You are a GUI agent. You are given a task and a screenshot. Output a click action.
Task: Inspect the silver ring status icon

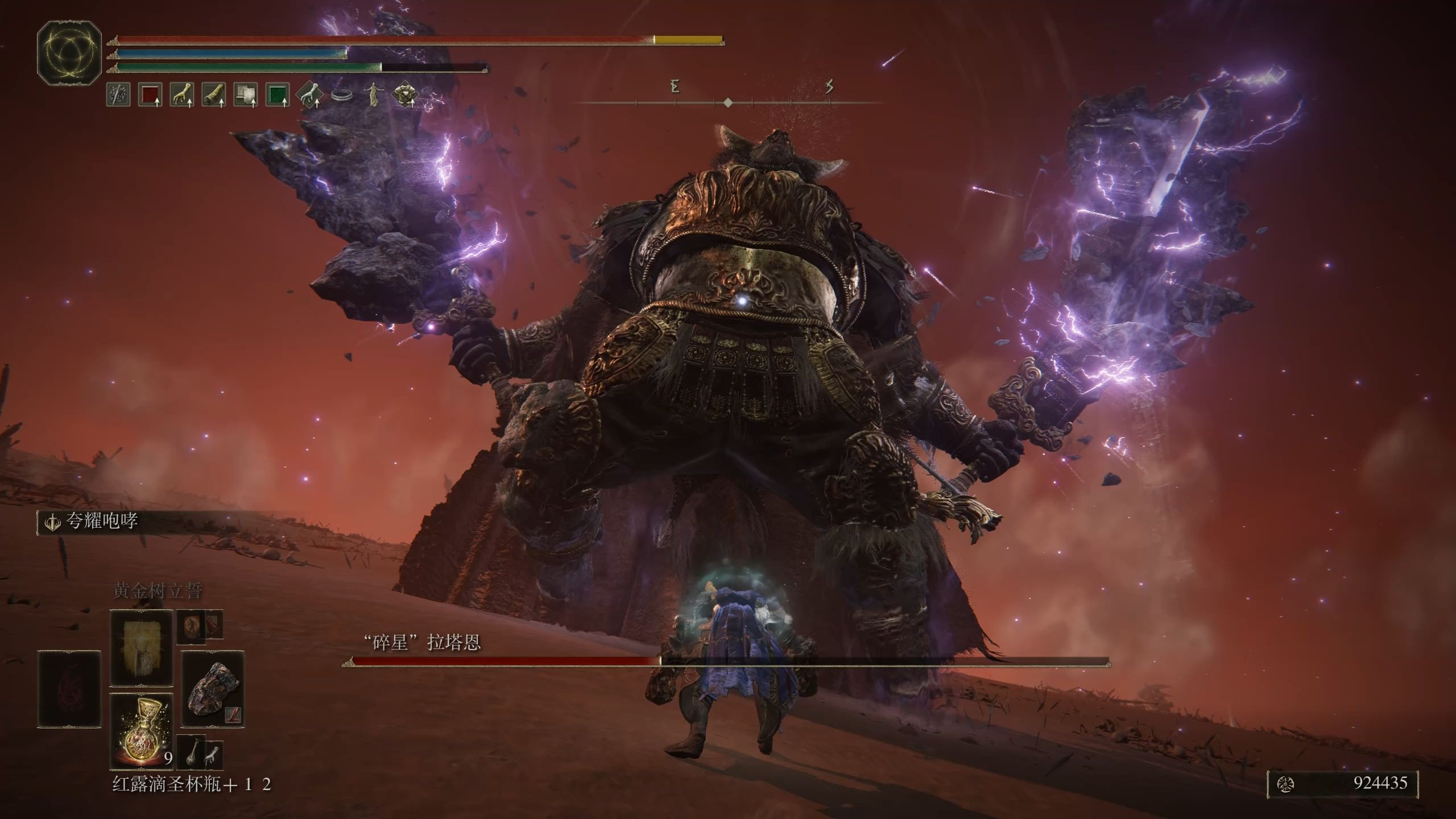pyautogui.click(x=341, y=96)
